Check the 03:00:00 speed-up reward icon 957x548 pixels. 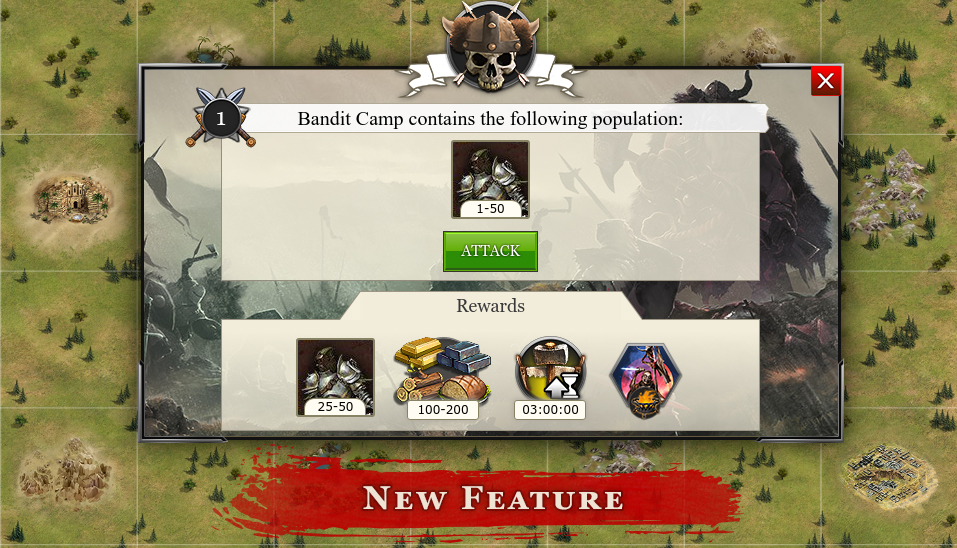click(x=549, y=374)
